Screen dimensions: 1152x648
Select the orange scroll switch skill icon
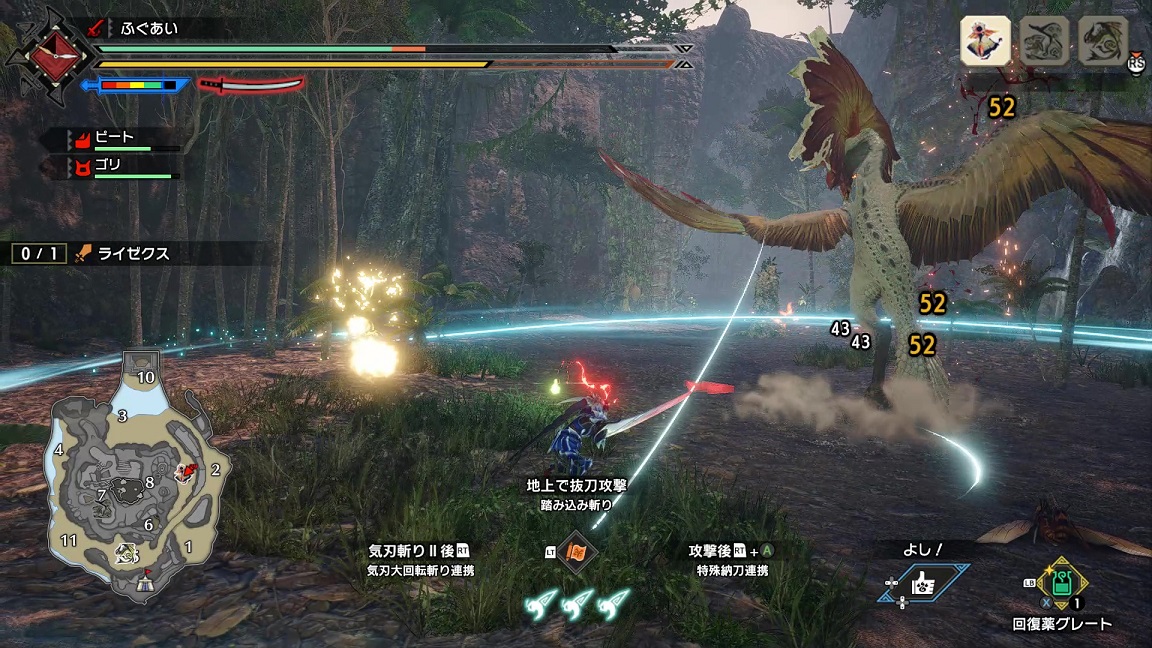pos(577,552)
